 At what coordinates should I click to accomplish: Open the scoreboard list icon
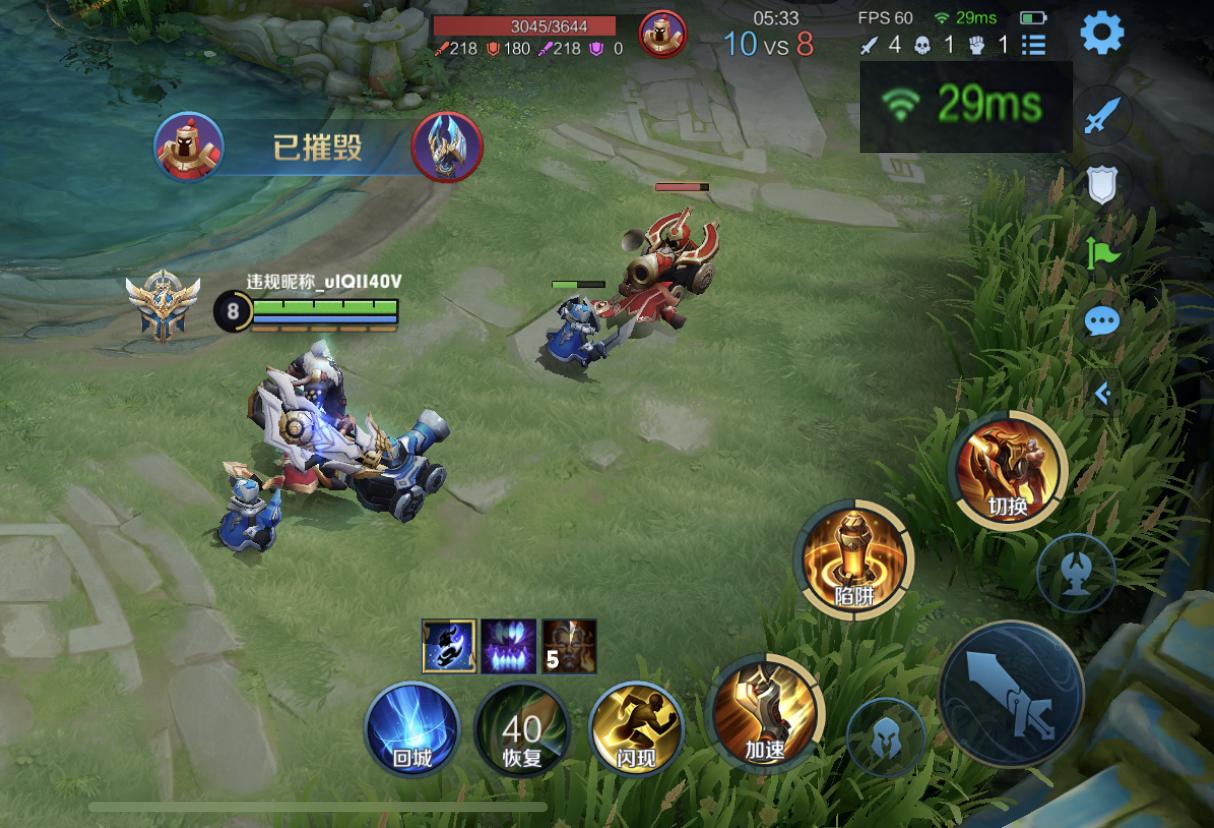click(x=1033, y=45)
